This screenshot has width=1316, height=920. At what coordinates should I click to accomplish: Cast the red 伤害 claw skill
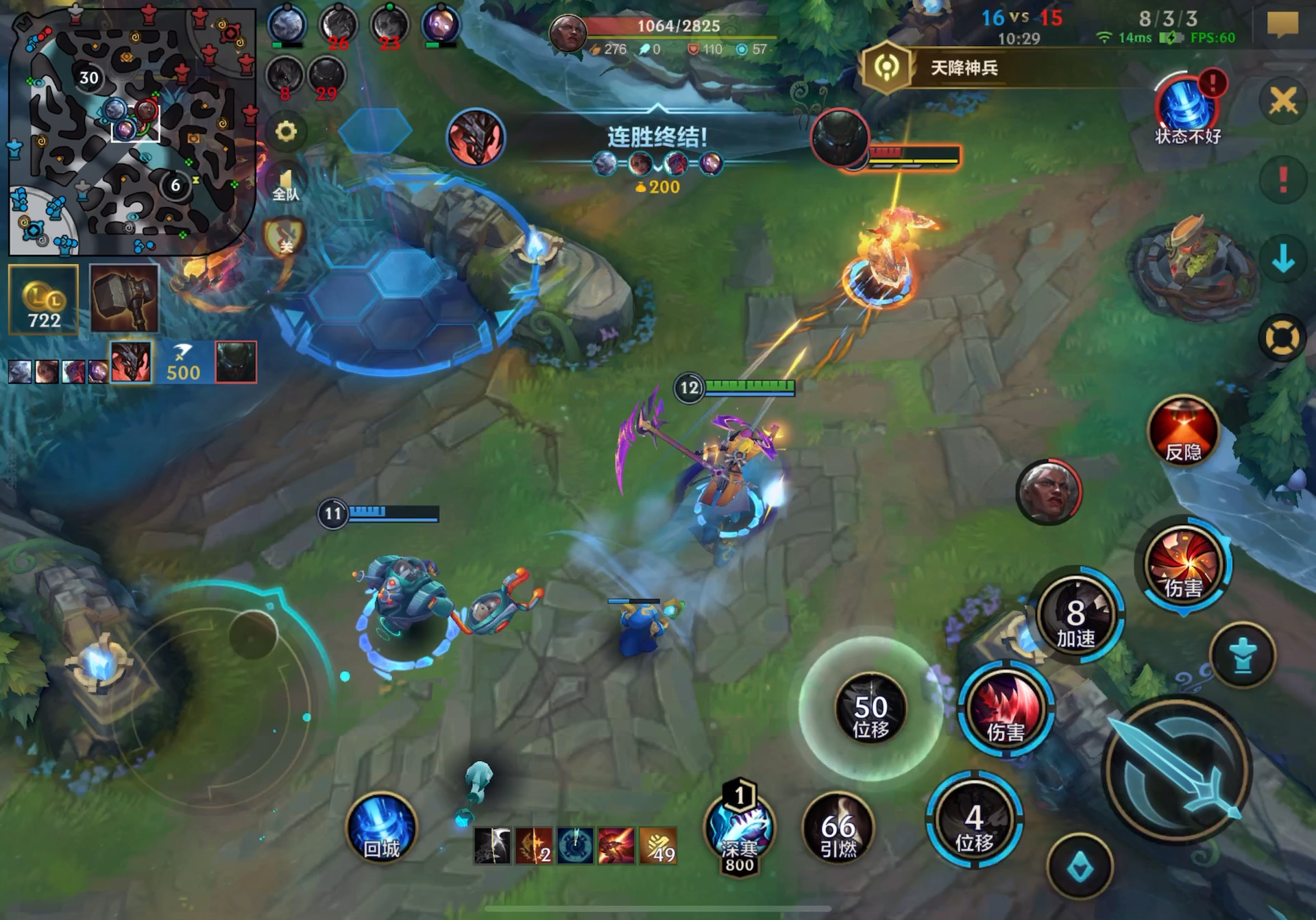click(x=1006, y=710)
